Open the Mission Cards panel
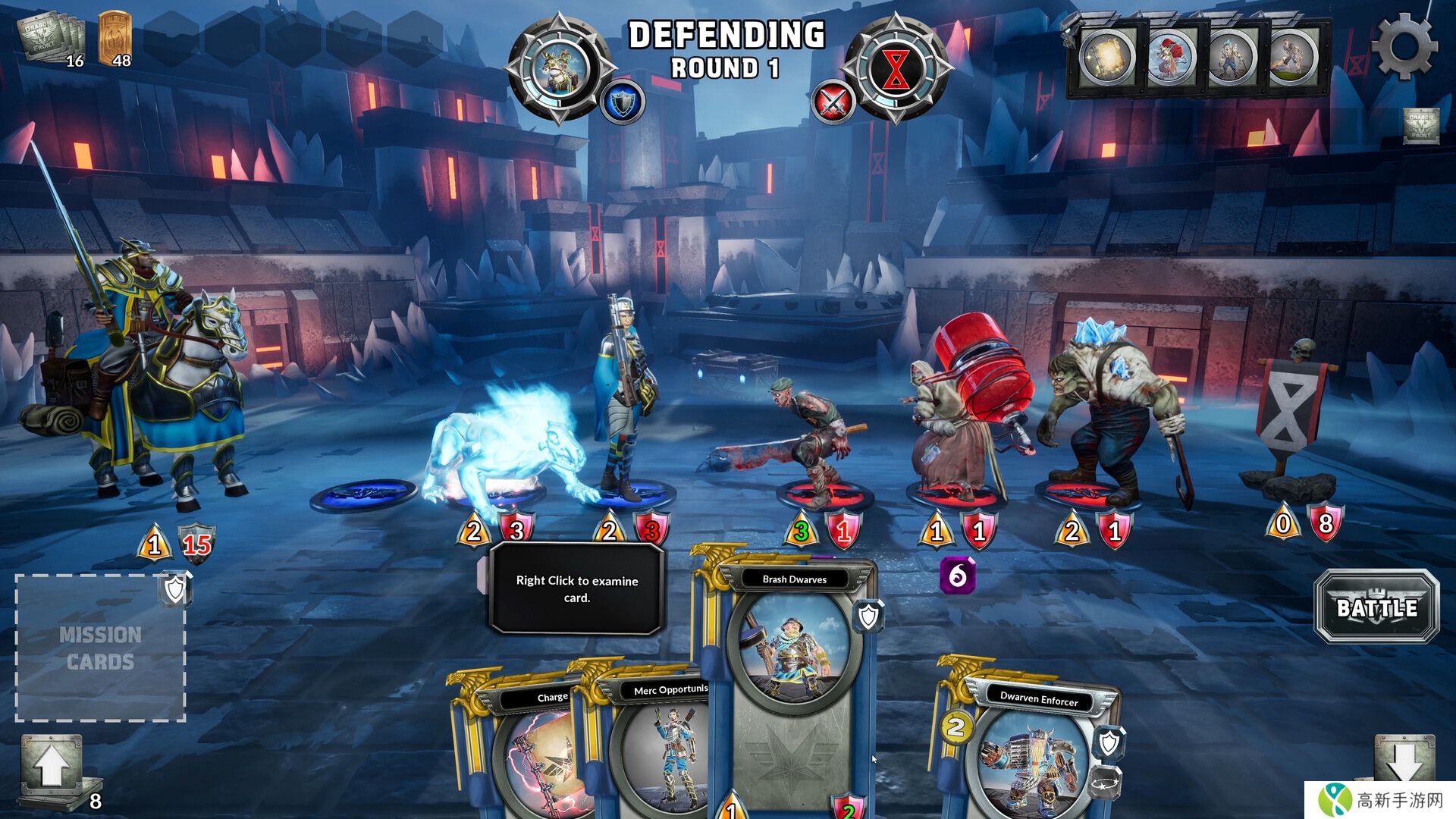Image resolution: width=1456 pixels, height=819 pixels. (101, 648)
